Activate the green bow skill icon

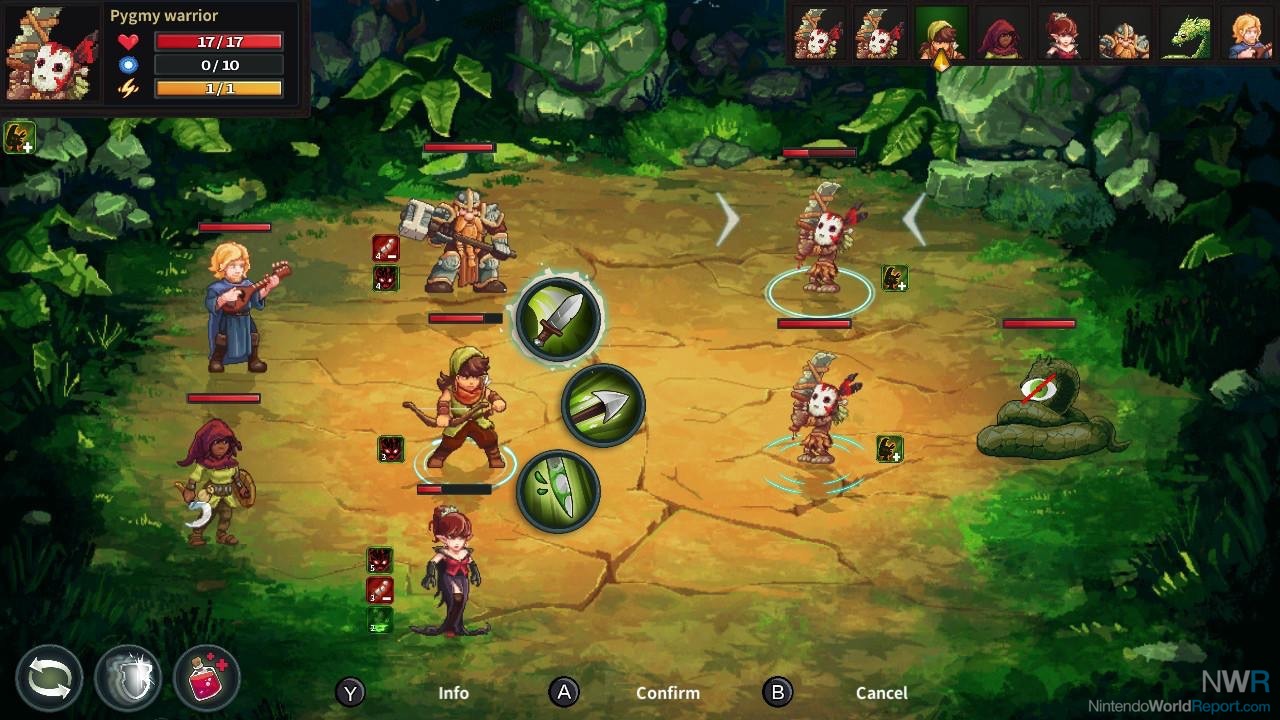[x=558, y=491]
